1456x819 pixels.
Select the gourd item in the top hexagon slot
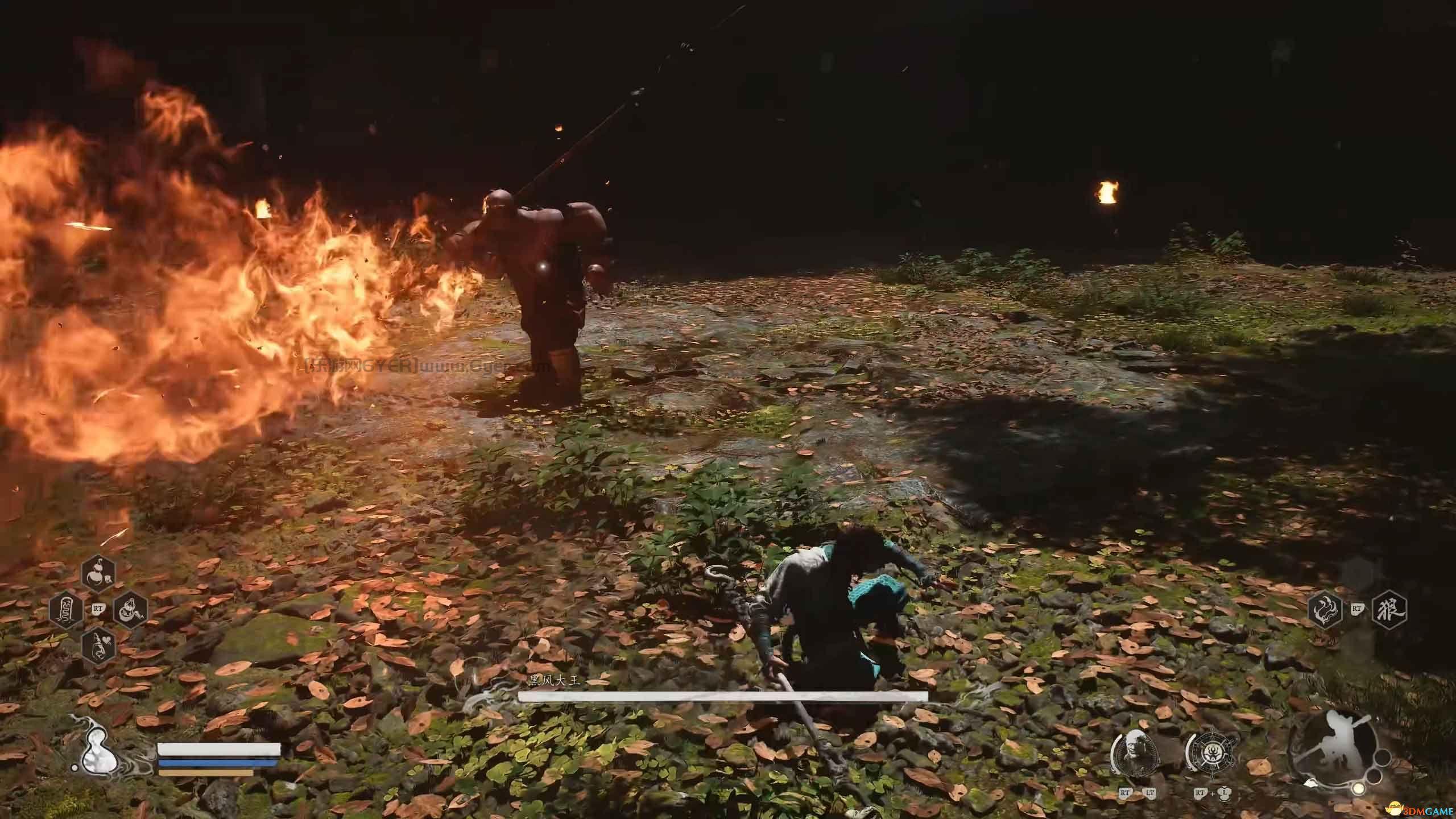pos(99,368)
